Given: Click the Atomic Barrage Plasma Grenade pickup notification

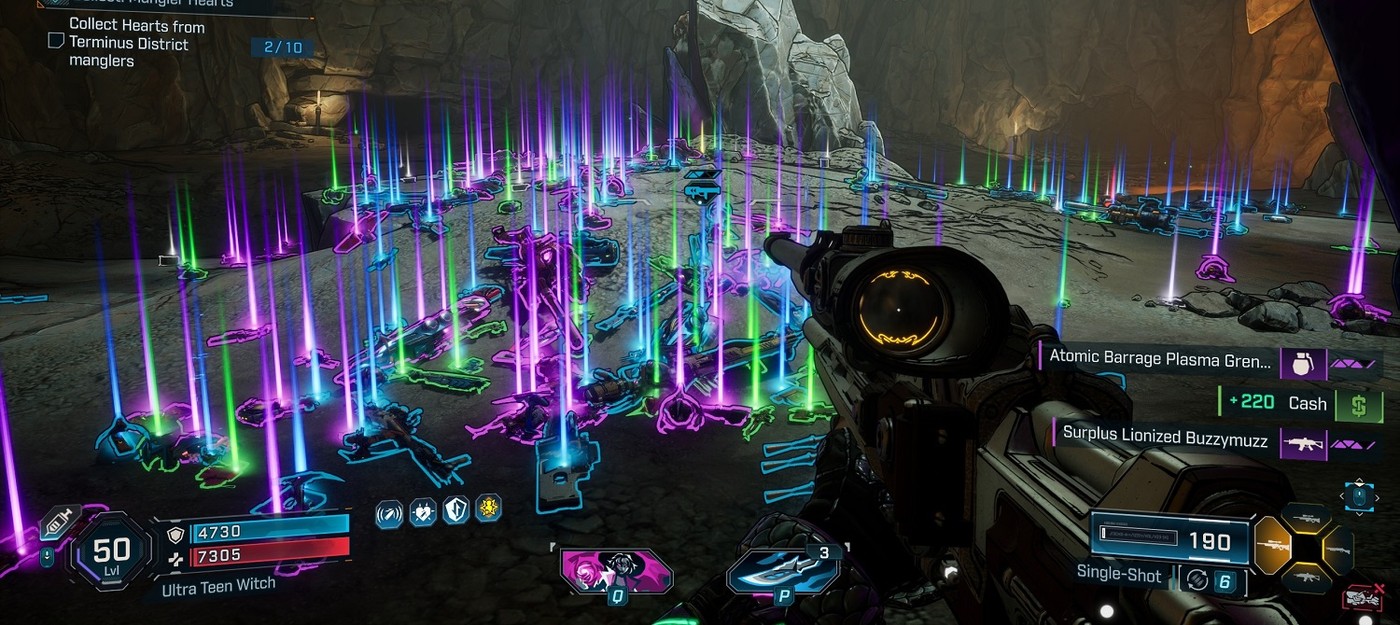Looking at the screenshot, I should (x=1160, y=359).
